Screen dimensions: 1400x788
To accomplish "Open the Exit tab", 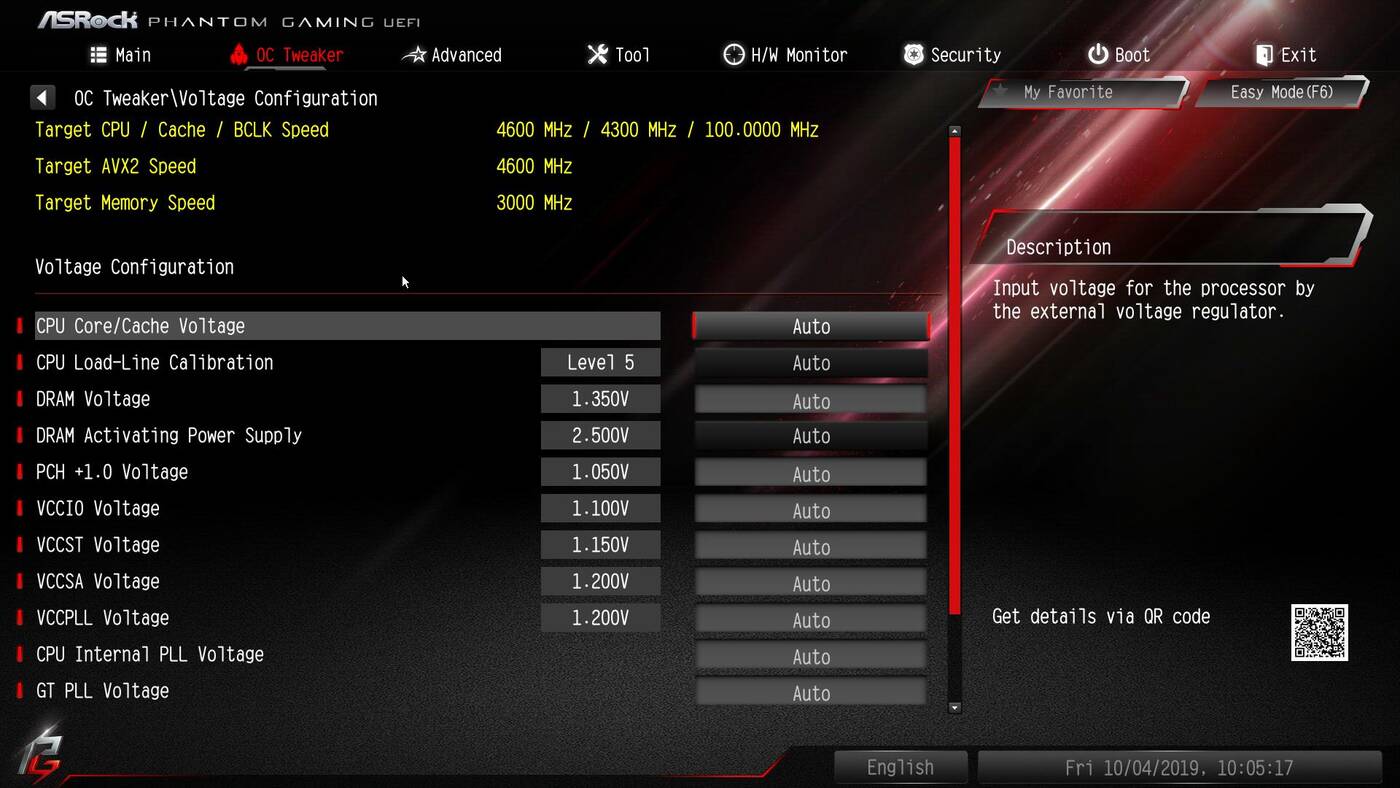I will (1286, 55).
